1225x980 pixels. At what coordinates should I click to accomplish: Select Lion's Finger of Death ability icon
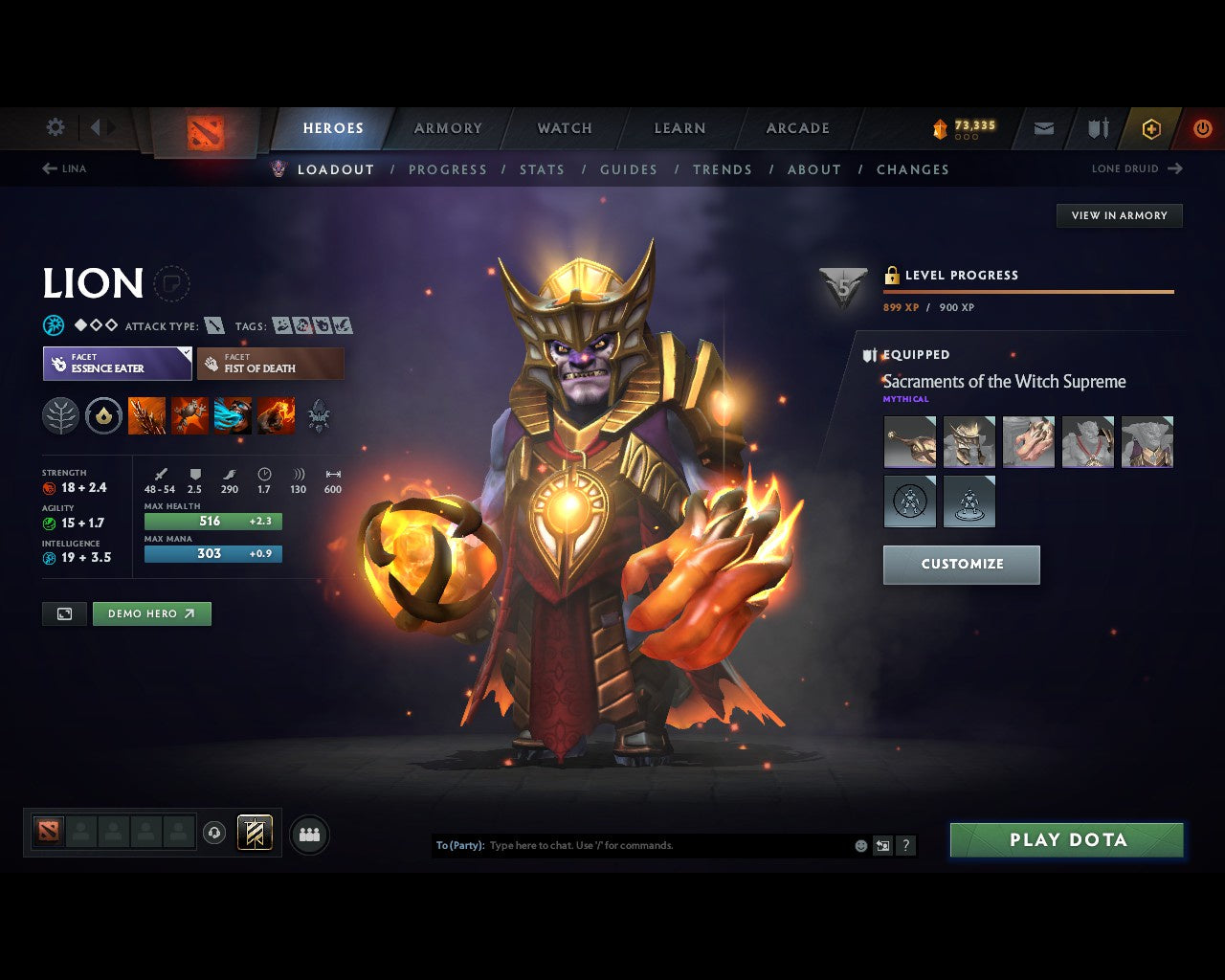pos(276,415)
